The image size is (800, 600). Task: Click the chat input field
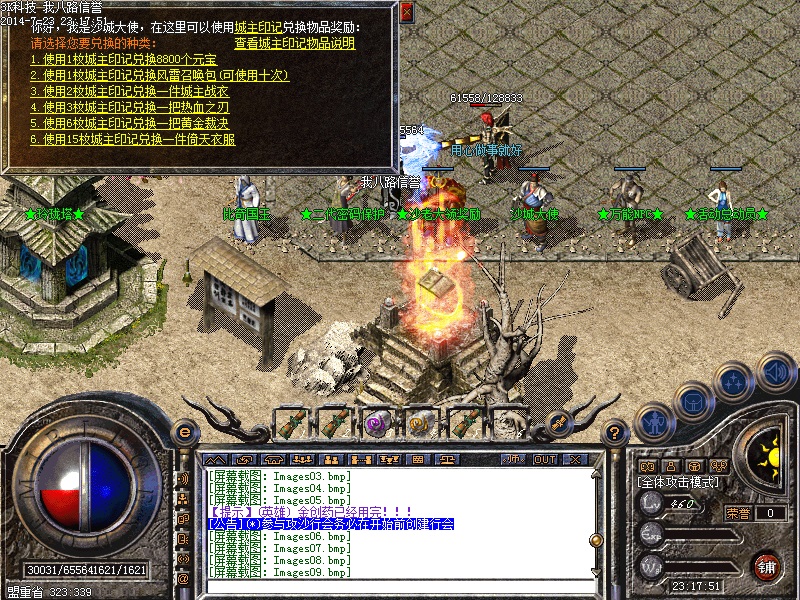click(x=400, y=587)
